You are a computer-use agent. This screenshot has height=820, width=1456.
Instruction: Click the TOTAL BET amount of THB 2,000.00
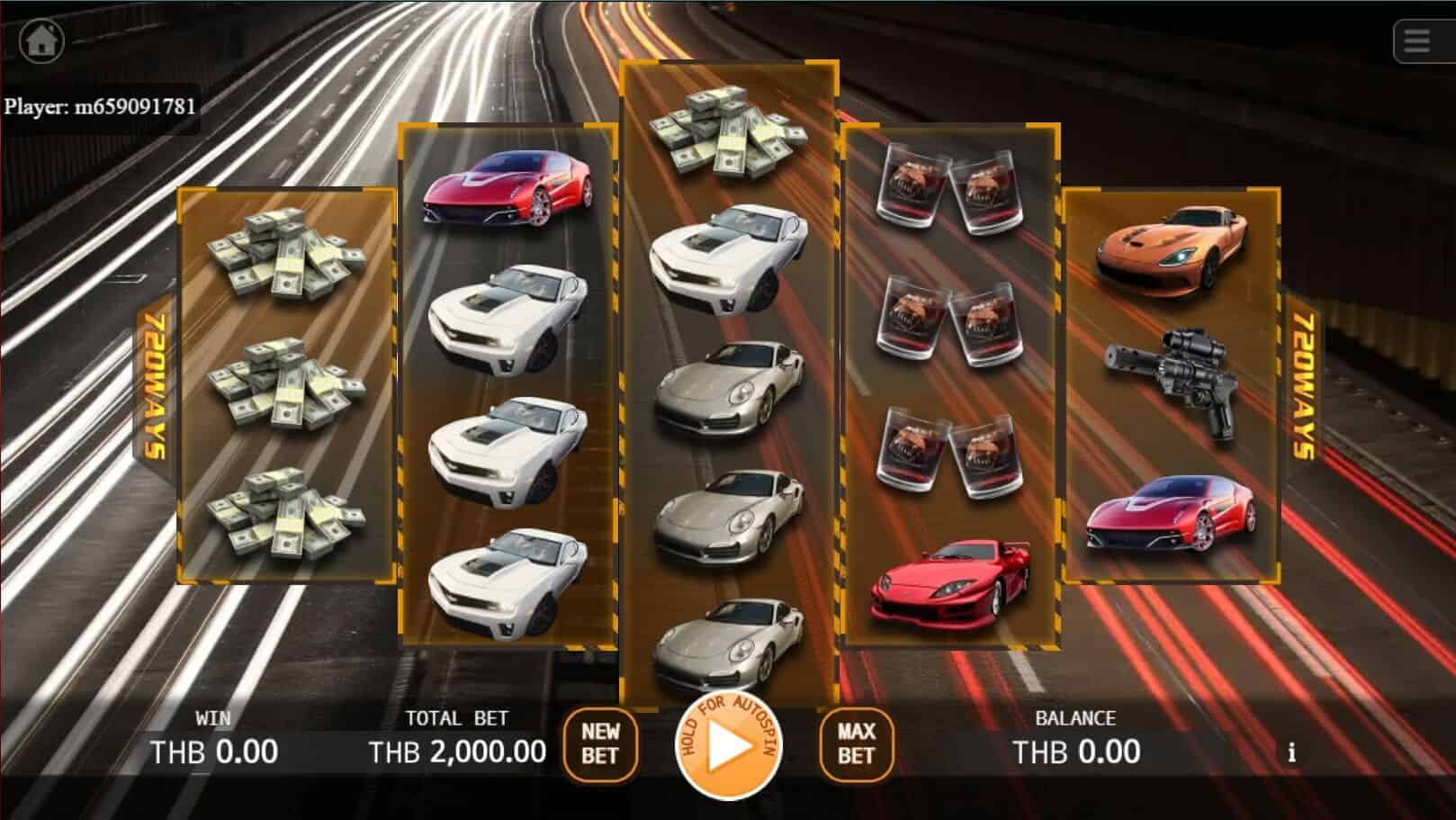coord(457,750)
